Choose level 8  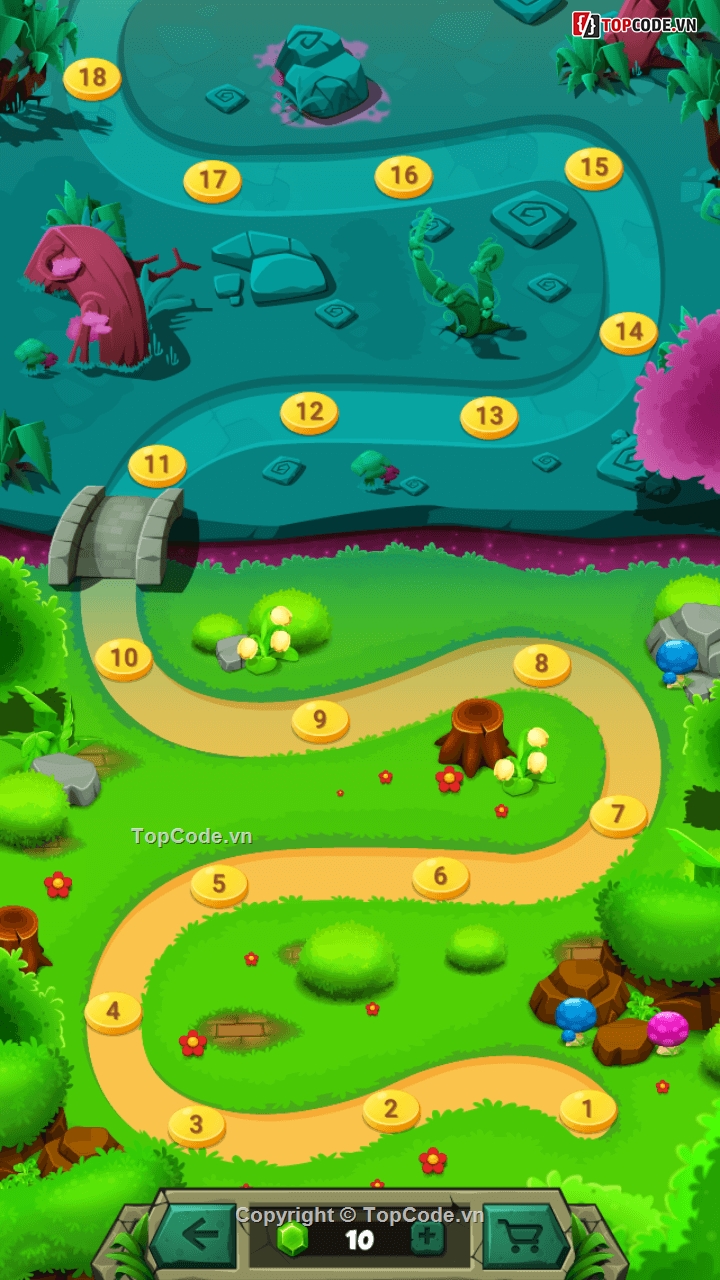coord(542,663)
